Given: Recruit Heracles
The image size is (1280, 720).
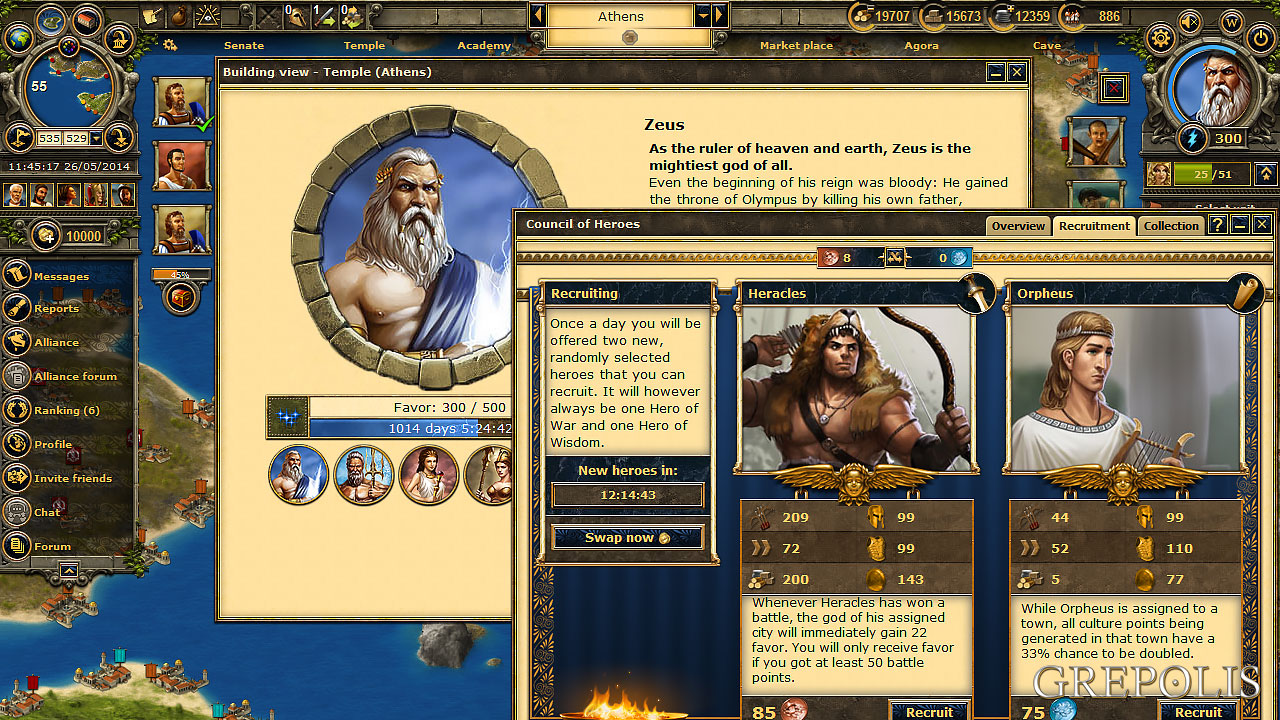Looking at the screenshot, I should point(929,712).
